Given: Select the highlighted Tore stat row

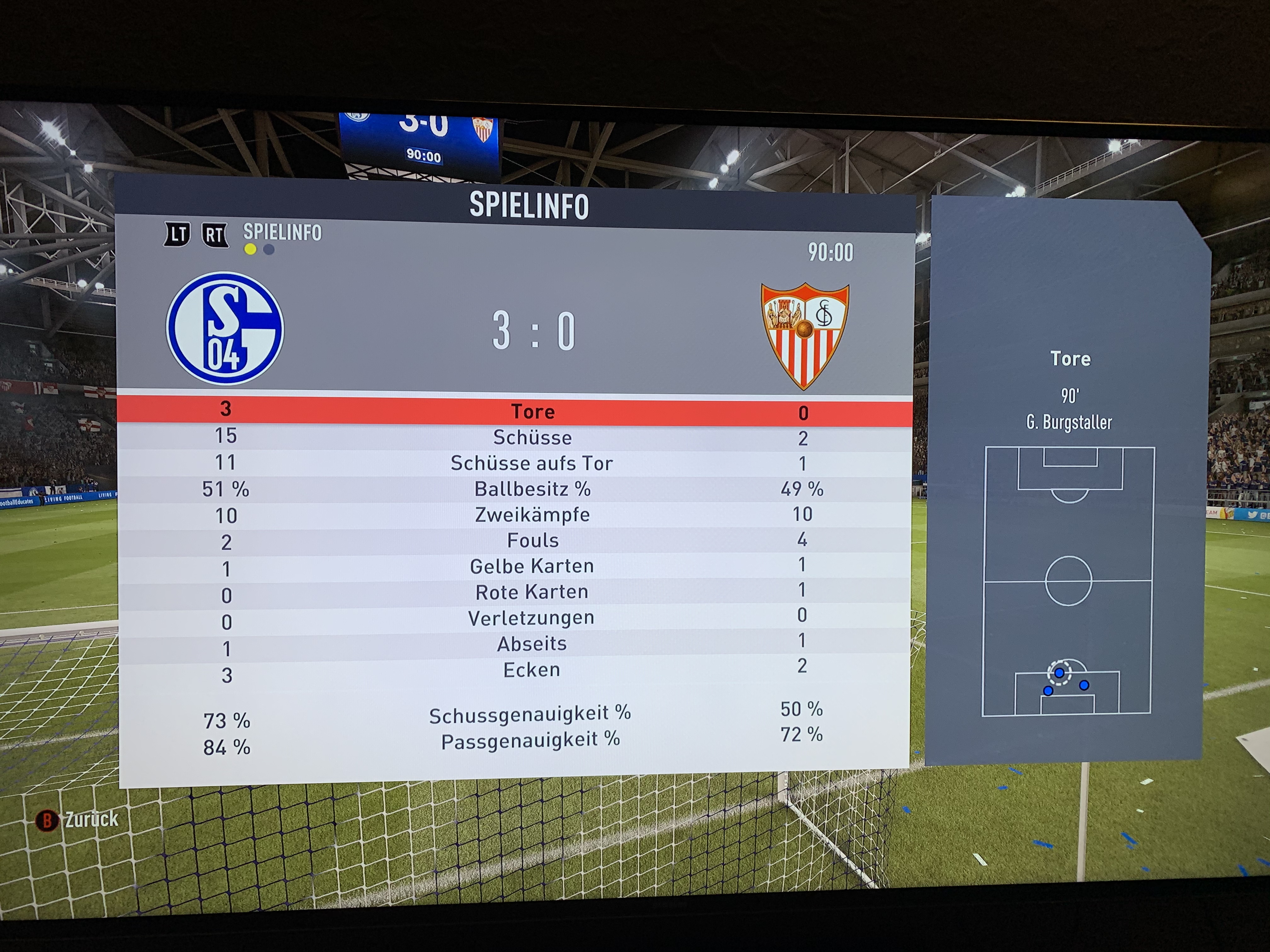Looking at the screenshot, I should tap(532, 411).
